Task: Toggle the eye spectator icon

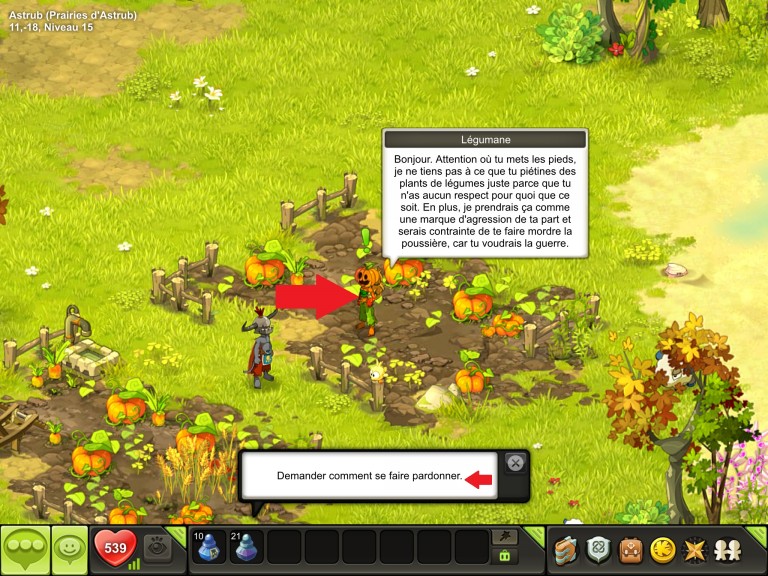Action: coord(157,546)
